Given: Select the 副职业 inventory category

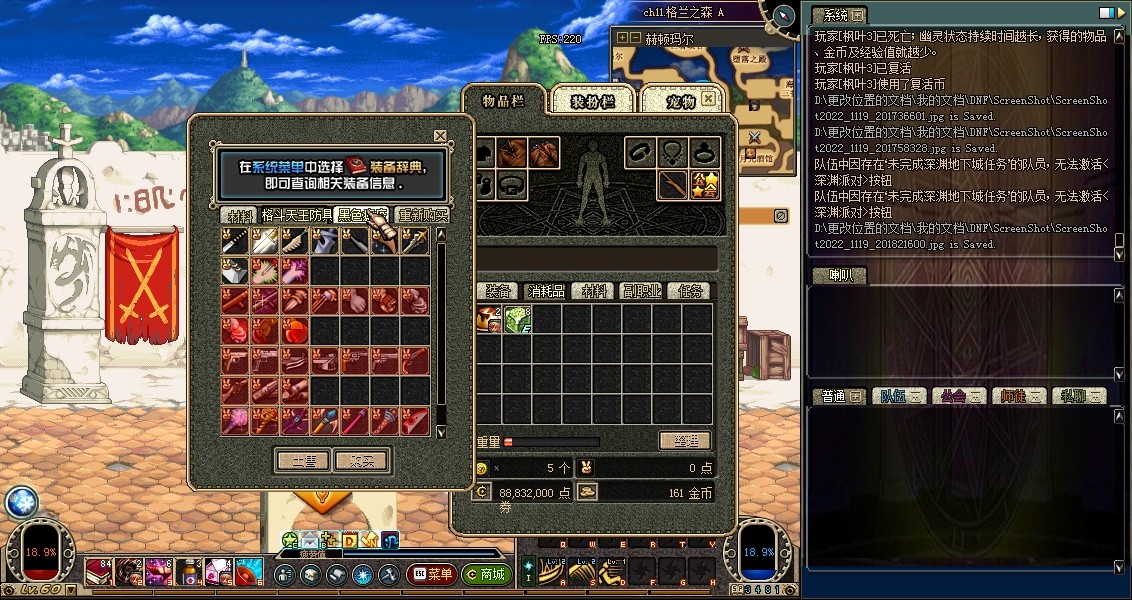Looking at the screenshot, I should [641, 291].
